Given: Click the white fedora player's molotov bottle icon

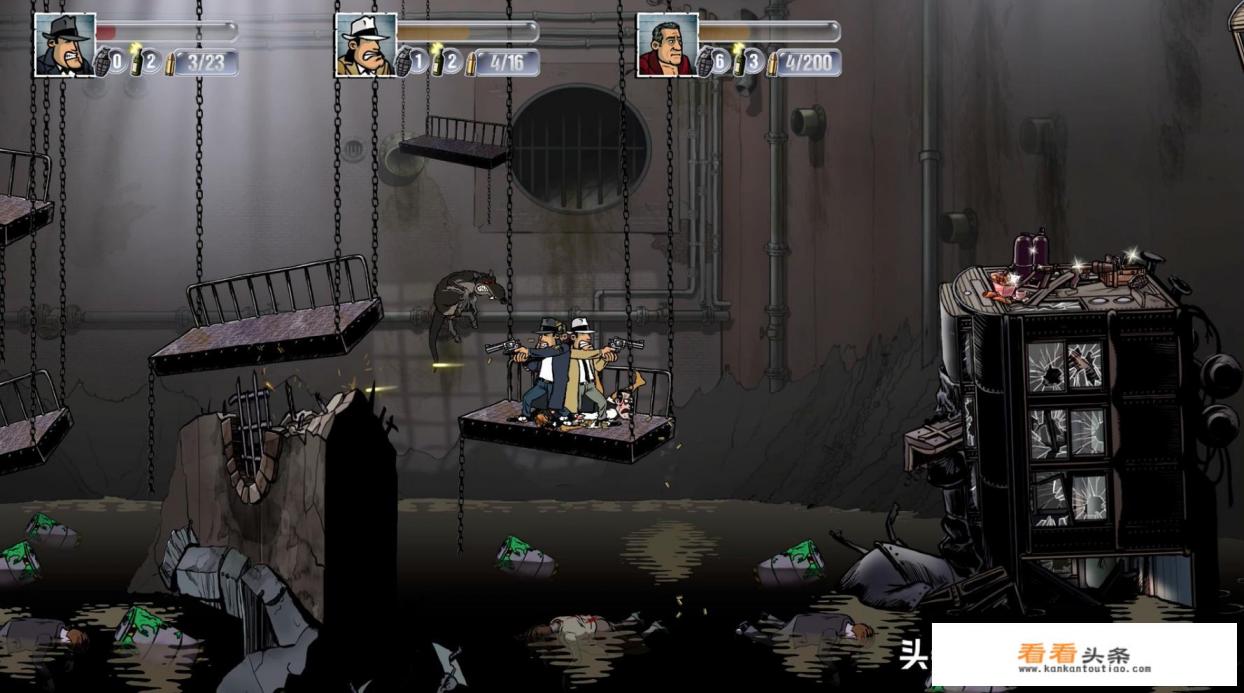Looking at the screenshot, I should click(438, 60).
